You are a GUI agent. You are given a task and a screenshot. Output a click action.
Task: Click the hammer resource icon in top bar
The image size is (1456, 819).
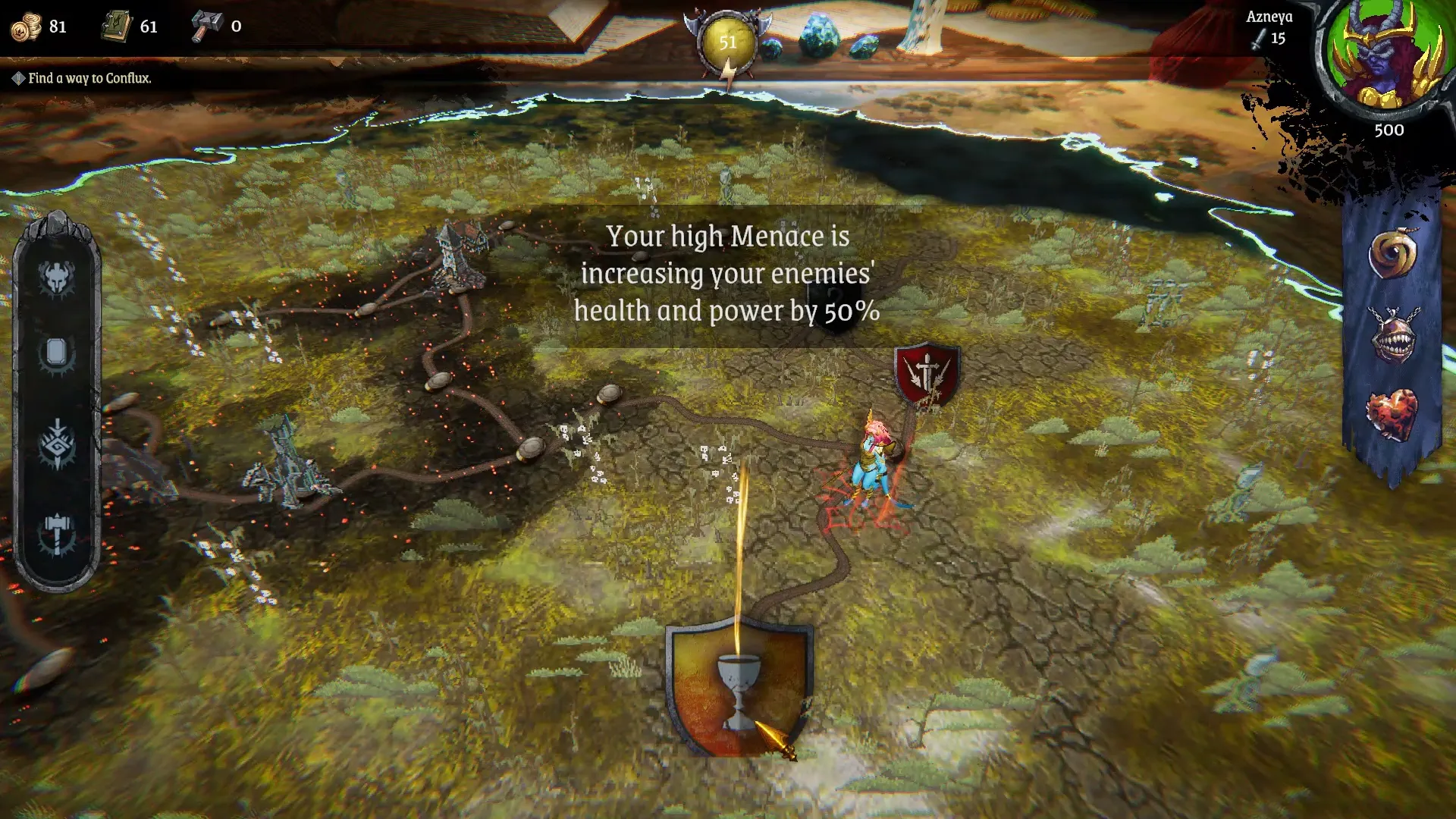[x=206, y=26]
